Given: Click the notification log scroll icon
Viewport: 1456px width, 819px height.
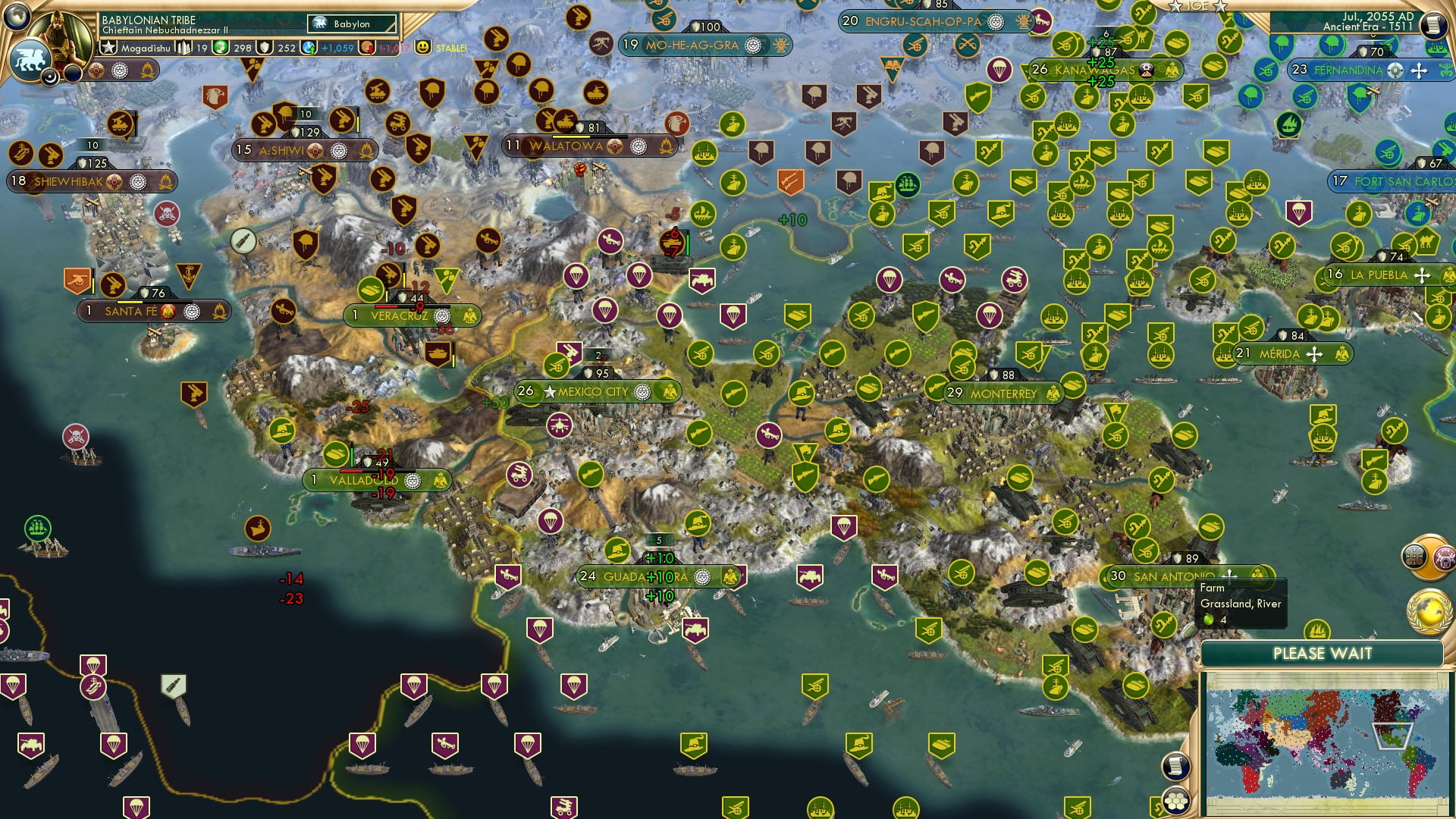Looking at the screenshot, I should 1175,765.
